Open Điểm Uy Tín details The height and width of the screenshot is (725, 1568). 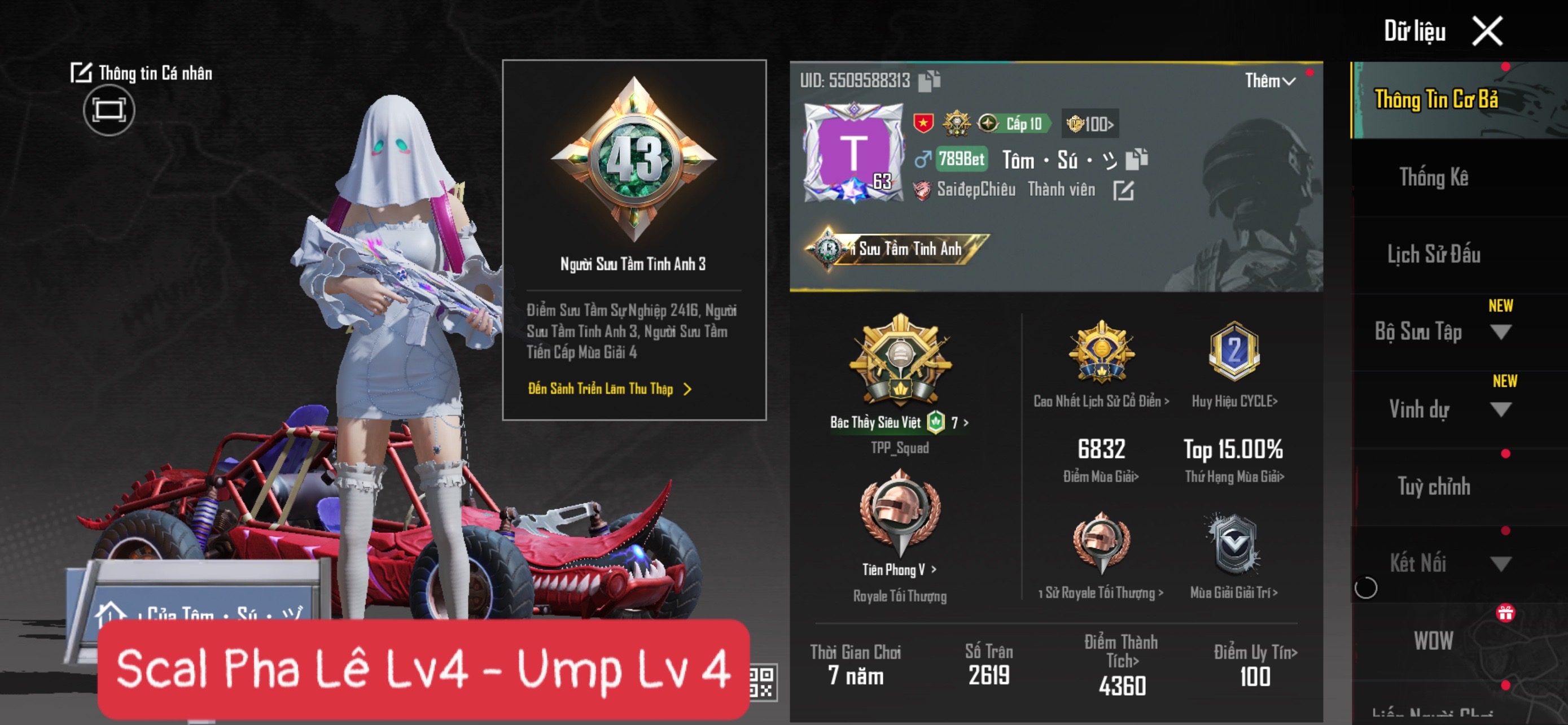click(1255, 653)
